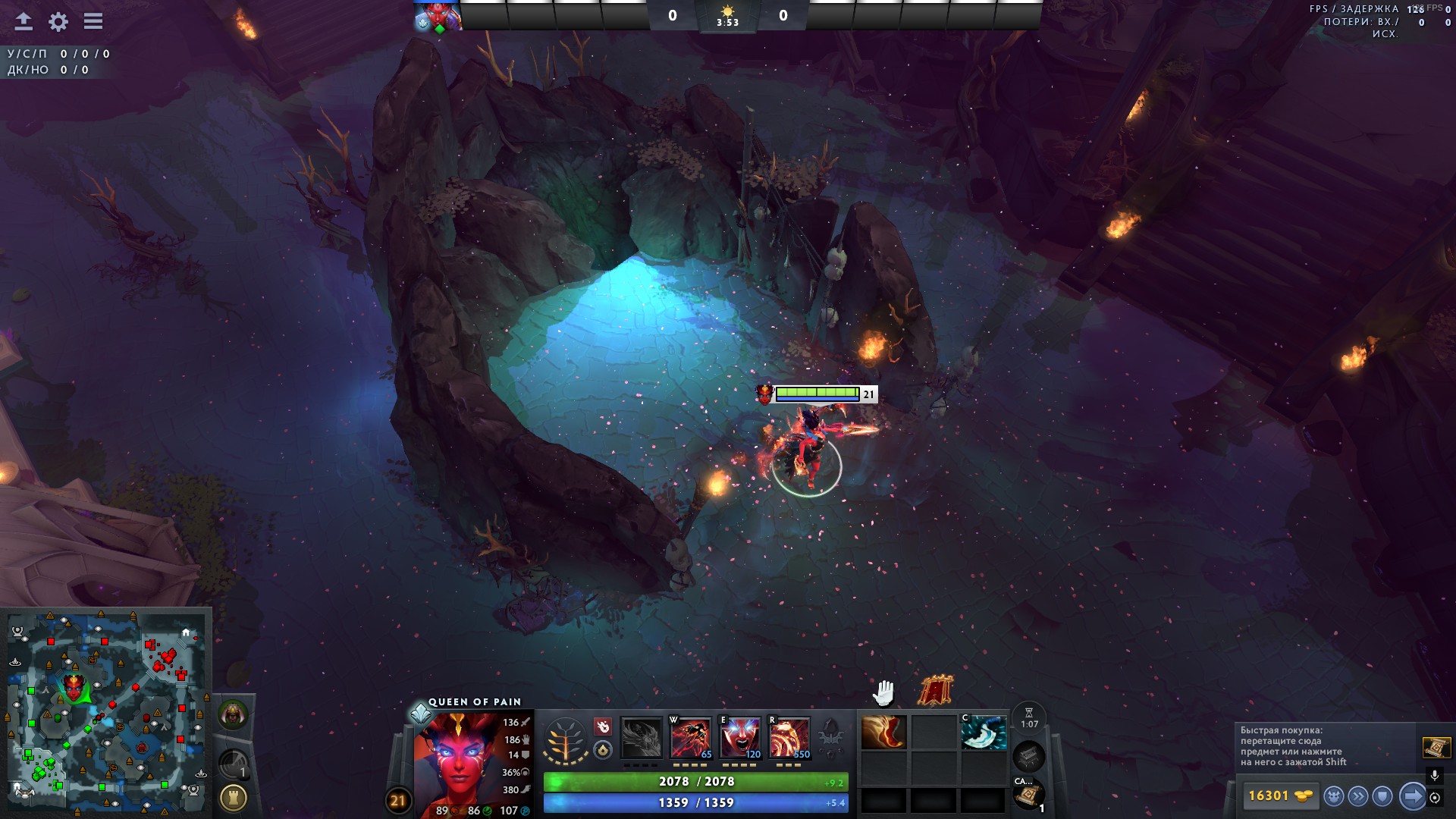Activate courier speed burst button
This screenshot has width=1456, height=819.
point(1358,796)
